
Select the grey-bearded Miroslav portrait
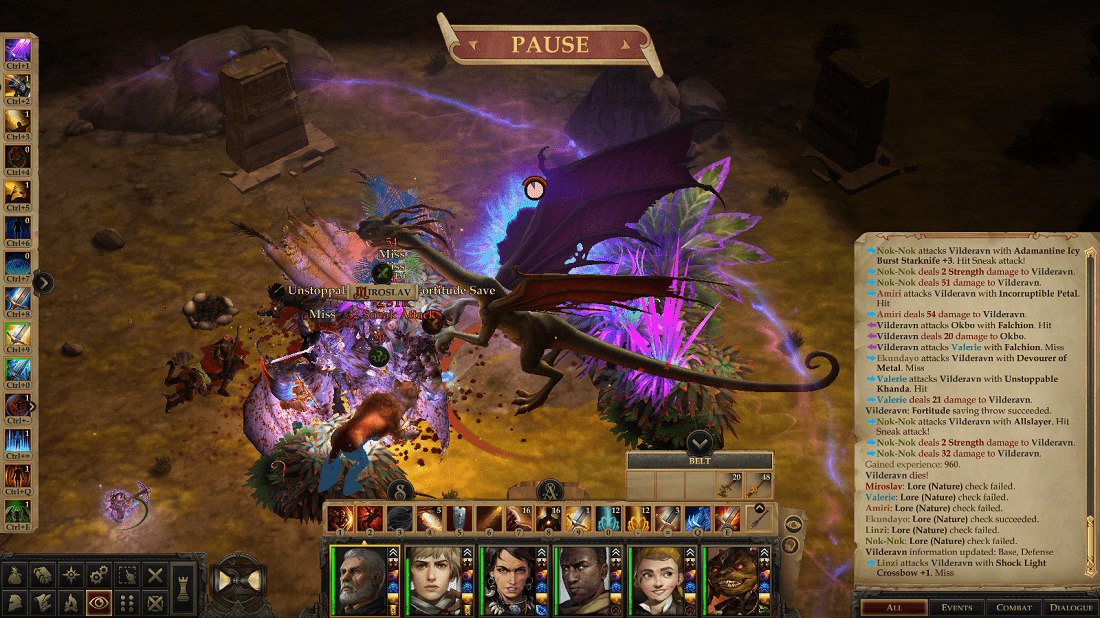coord(360,578)
